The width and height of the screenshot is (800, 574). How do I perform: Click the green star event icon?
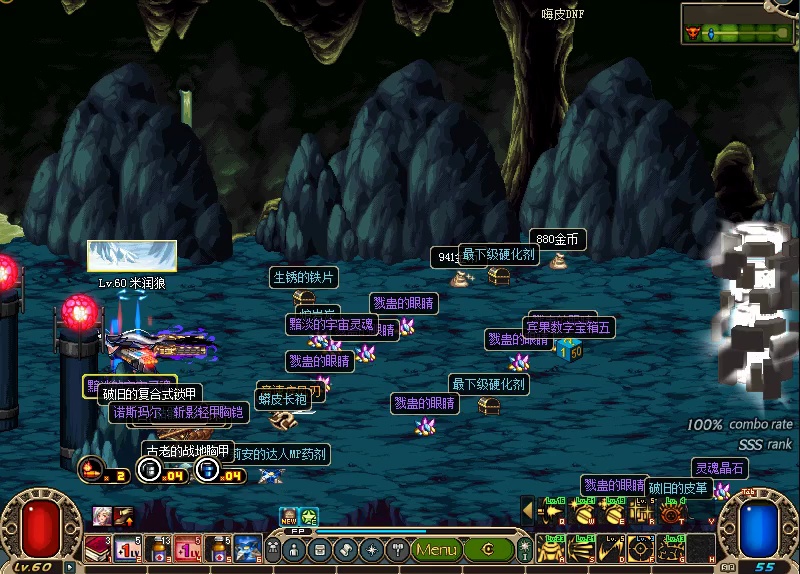[x=310, y=517]
